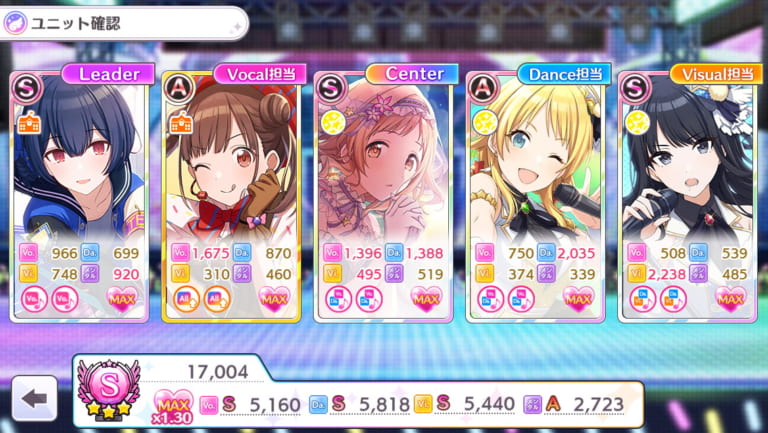Screen dimensions: 768x433
Task: Go back with the arrow button
Action: pos(34,399)
